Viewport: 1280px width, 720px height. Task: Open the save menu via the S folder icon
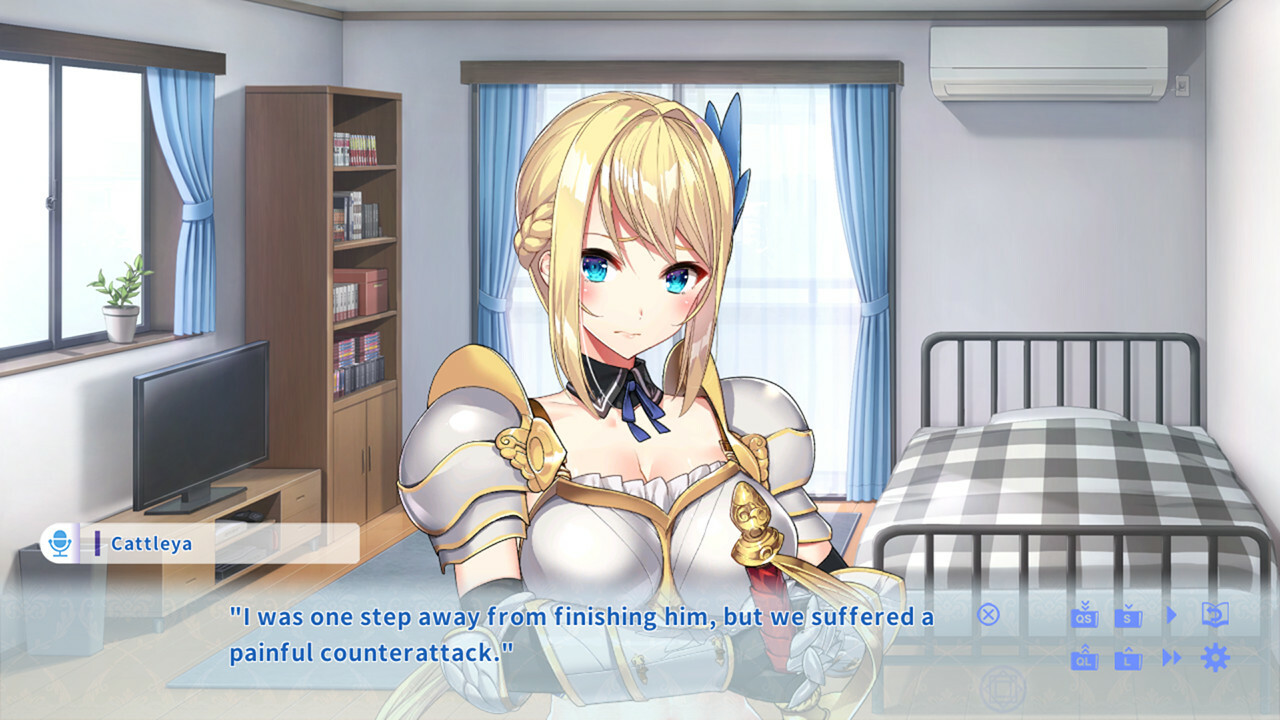[x=1128, y=618]
